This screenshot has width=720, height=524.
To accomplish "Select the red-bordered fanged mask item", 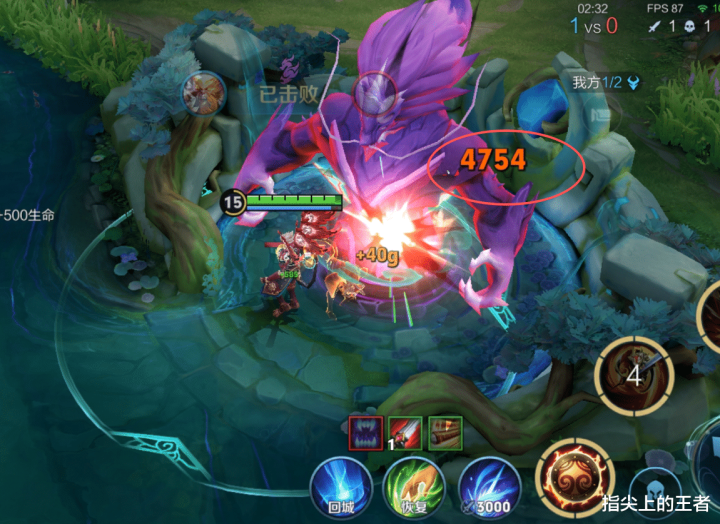I will tap(365, 432).
